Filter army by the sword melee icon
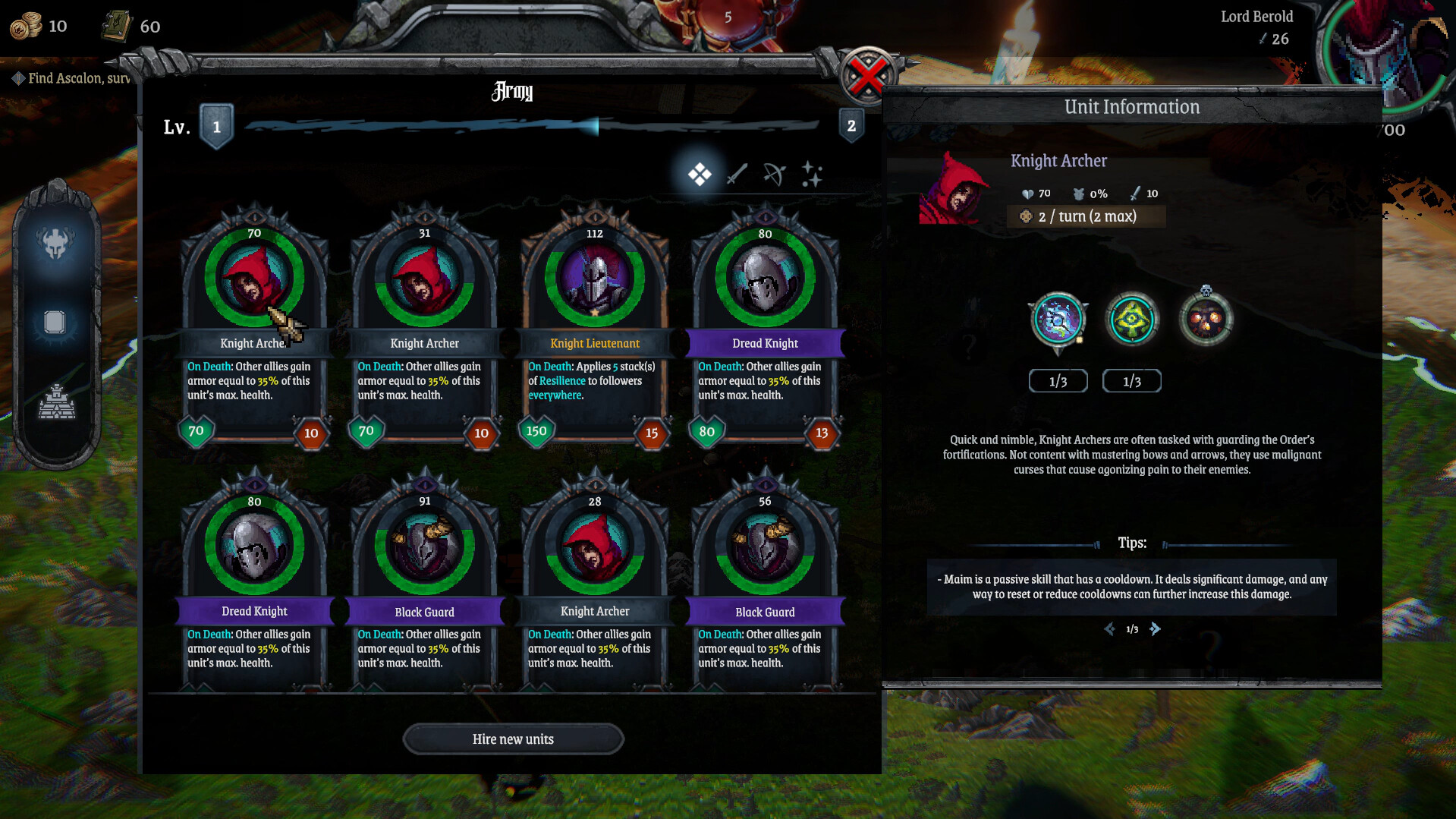Viewport: 1456px width, 819px height. pyautogui.click(x=737, y=173)
